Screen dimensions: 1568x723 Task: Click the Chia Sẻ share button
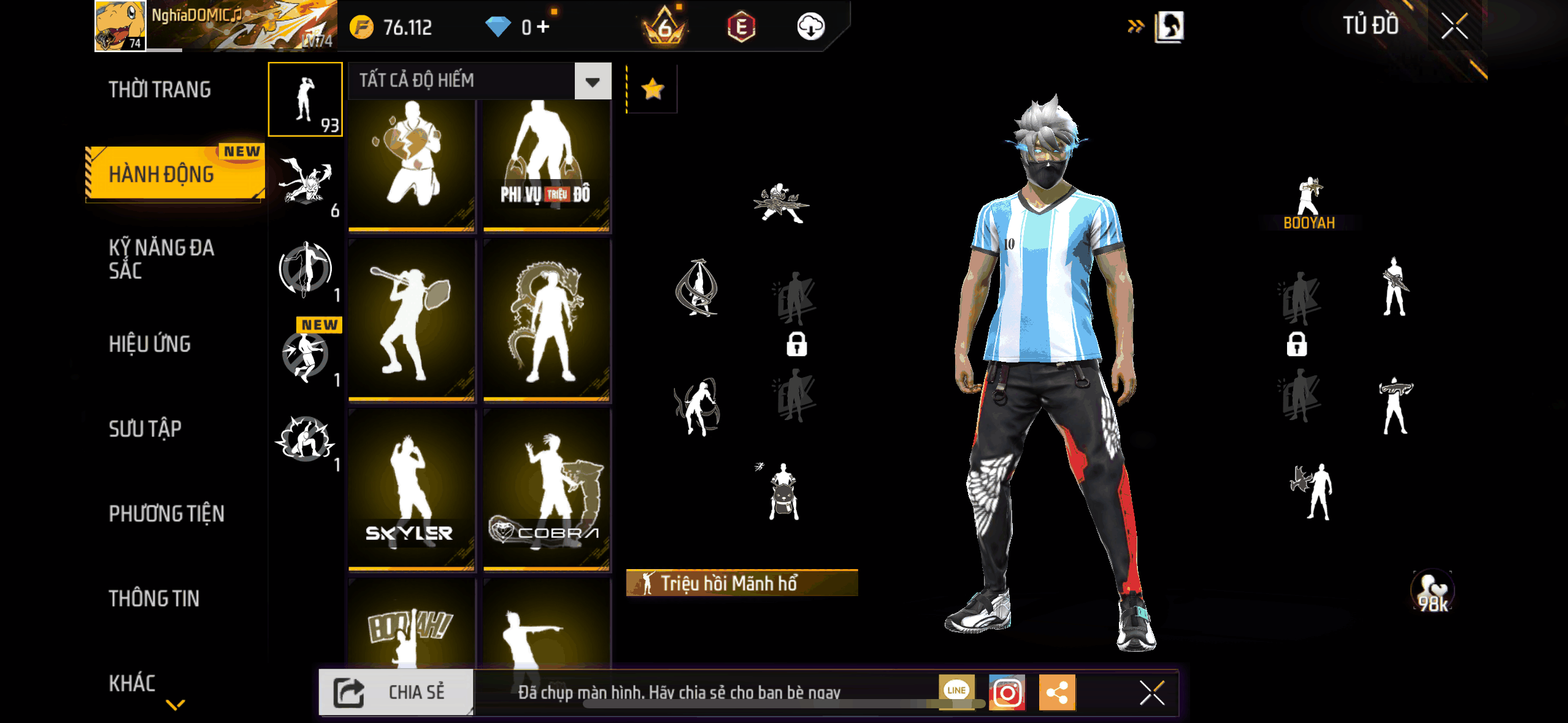396,692
